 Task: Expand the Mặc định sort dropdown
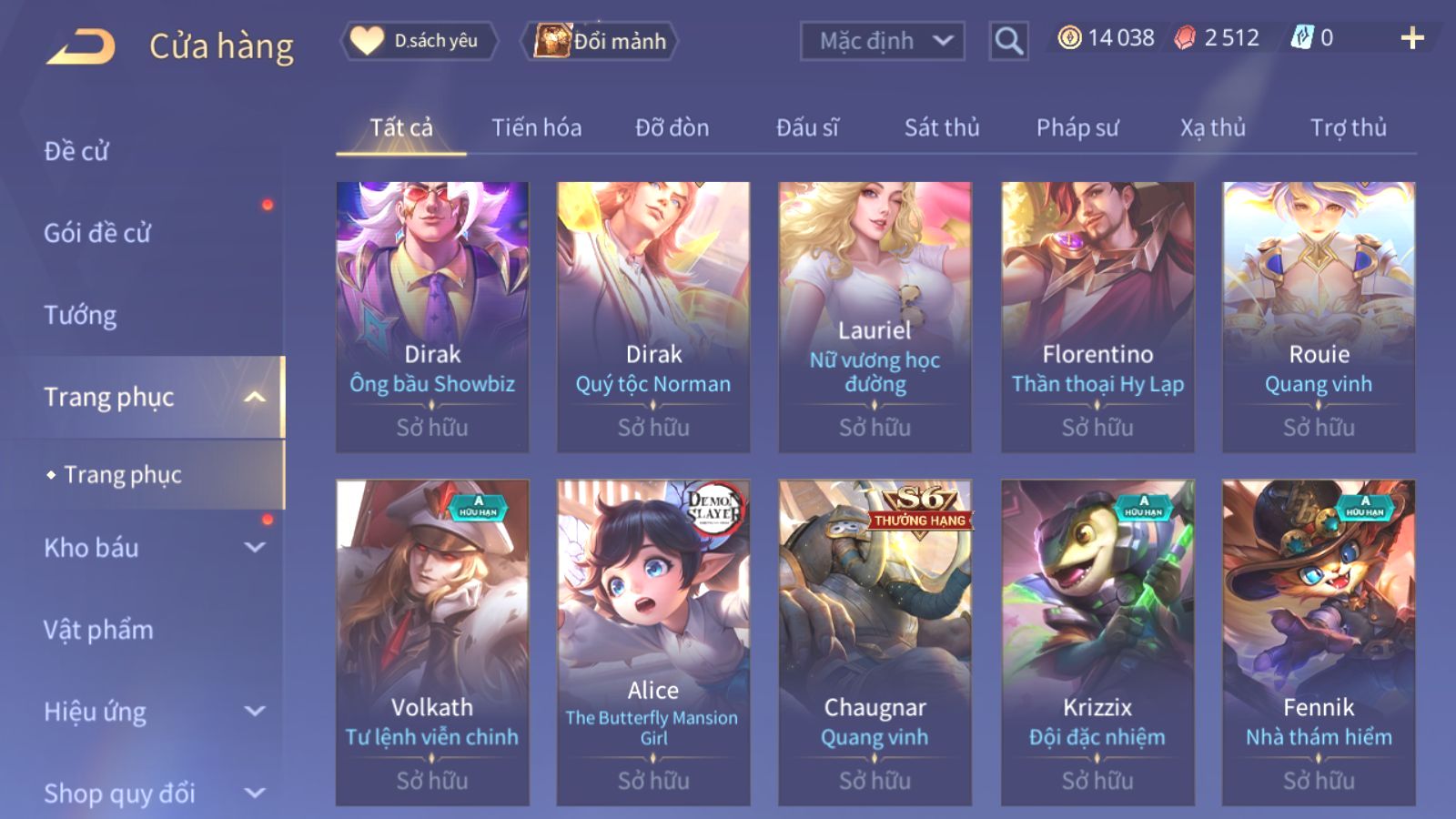pyautogui.click(x=882, y=41)
